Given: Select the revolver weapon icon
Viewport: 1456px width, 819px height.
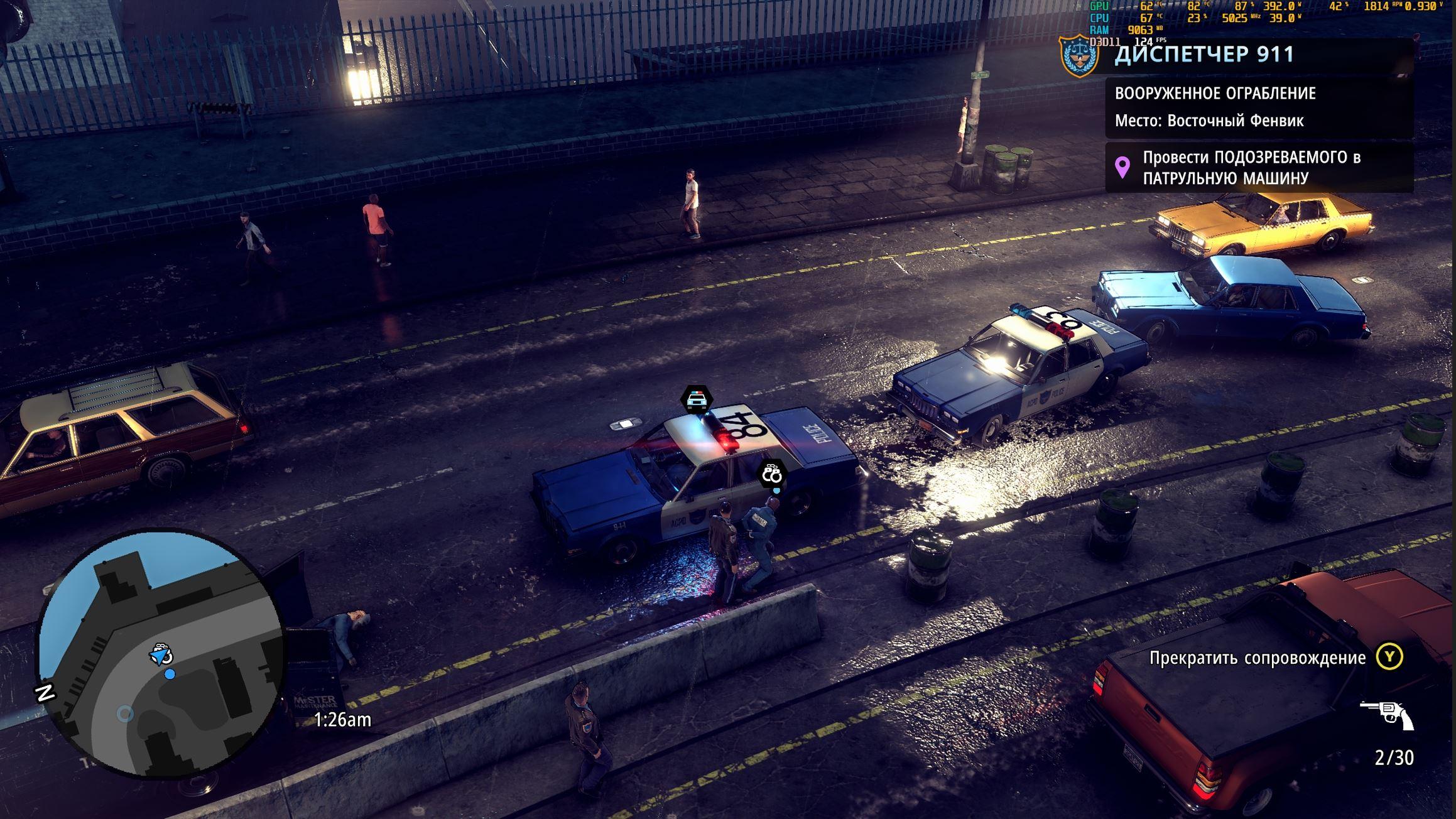Looking at the screenshot, I should (x=1386, y=714).
